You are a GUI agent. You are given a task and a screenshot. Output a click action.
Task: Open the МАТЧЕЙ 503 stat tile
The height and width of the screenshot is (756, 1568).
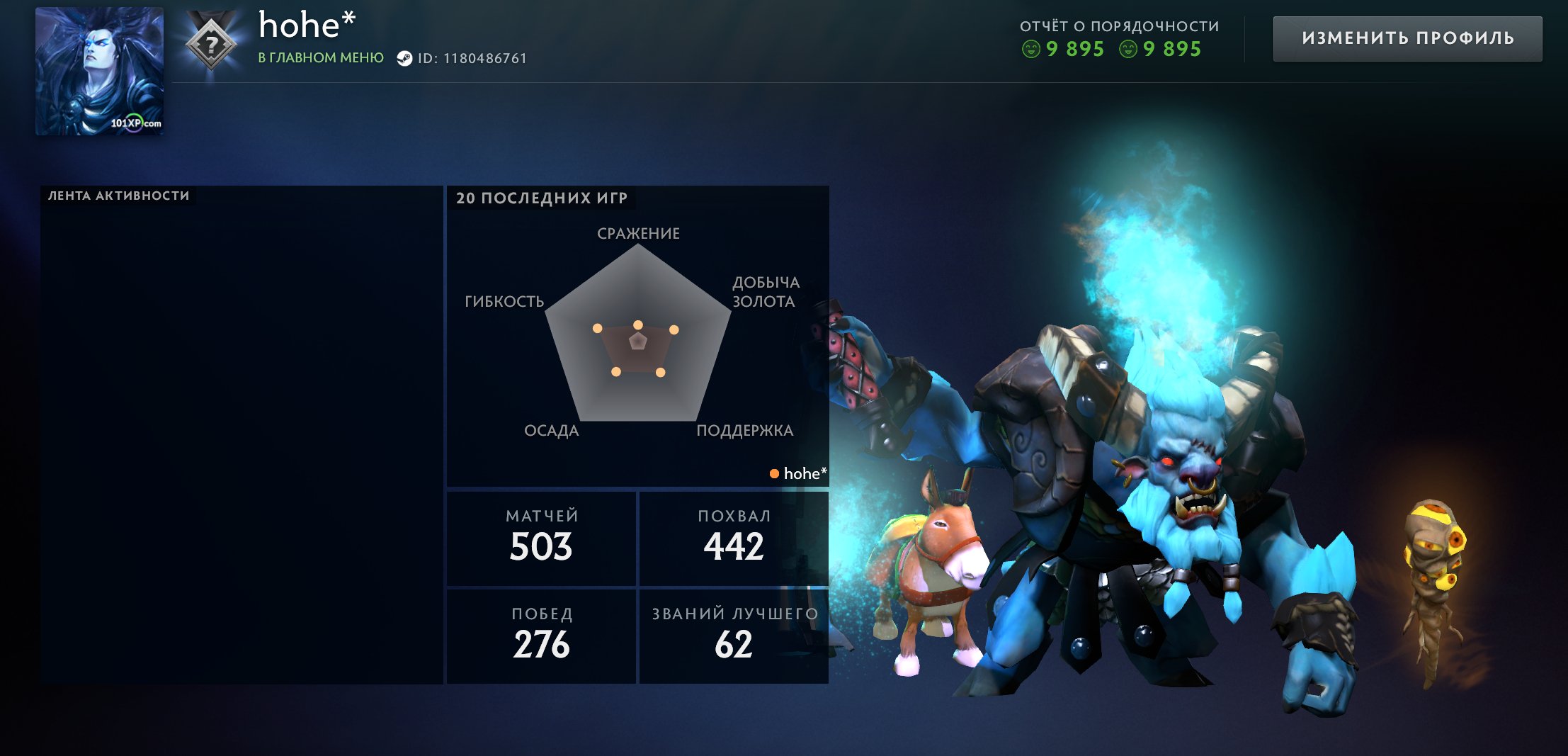(x=542, y=536)
